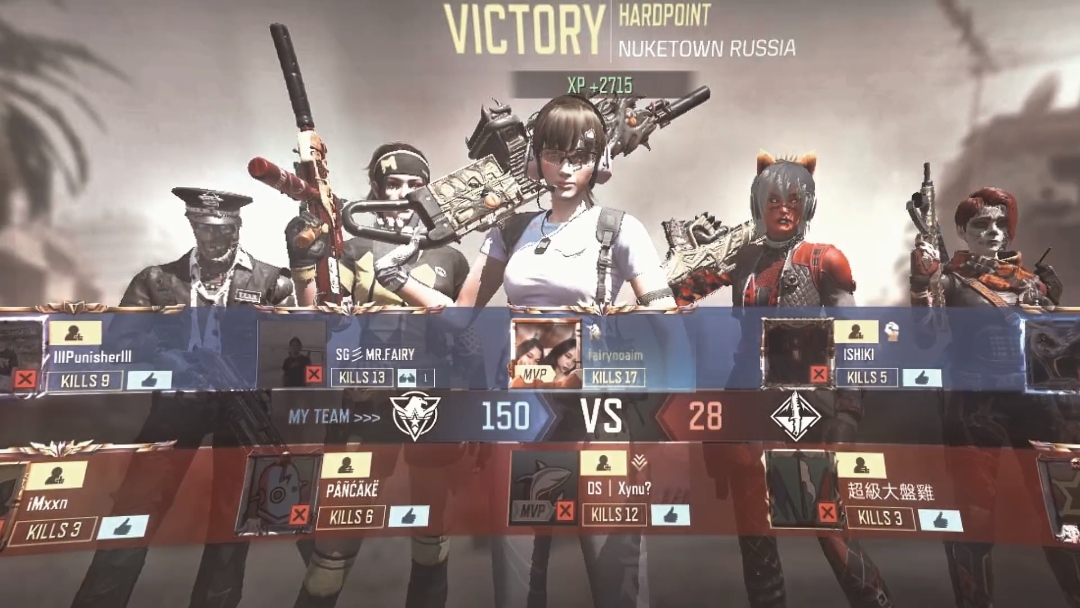Image resolution: width=1080 pixels, height=608 pixels.
Task: Like PÄÑČÄKË with the thumbs-up button
Action: [408, 516]
